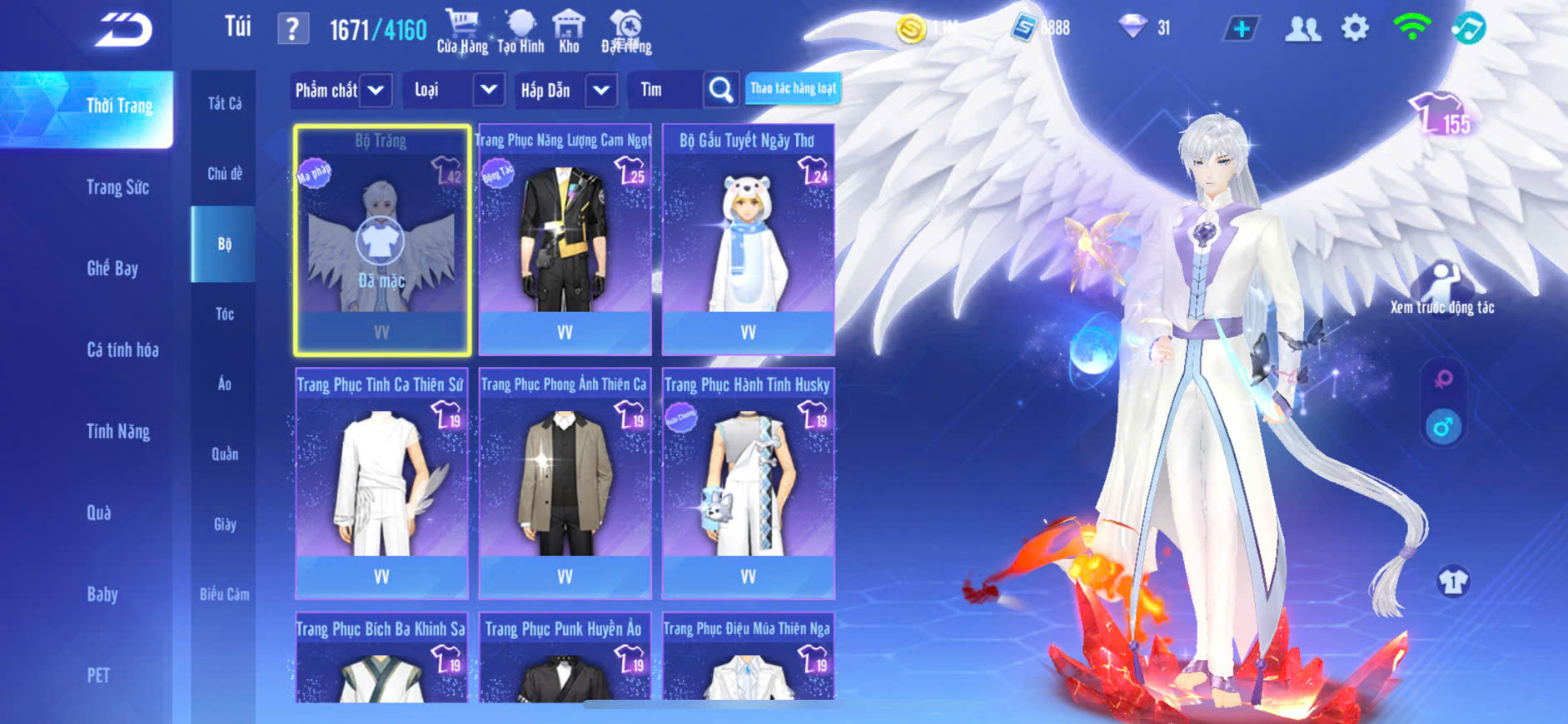Select the Áo subcategory
This screenshot has width=1568, height=724.
pos(224,384)
